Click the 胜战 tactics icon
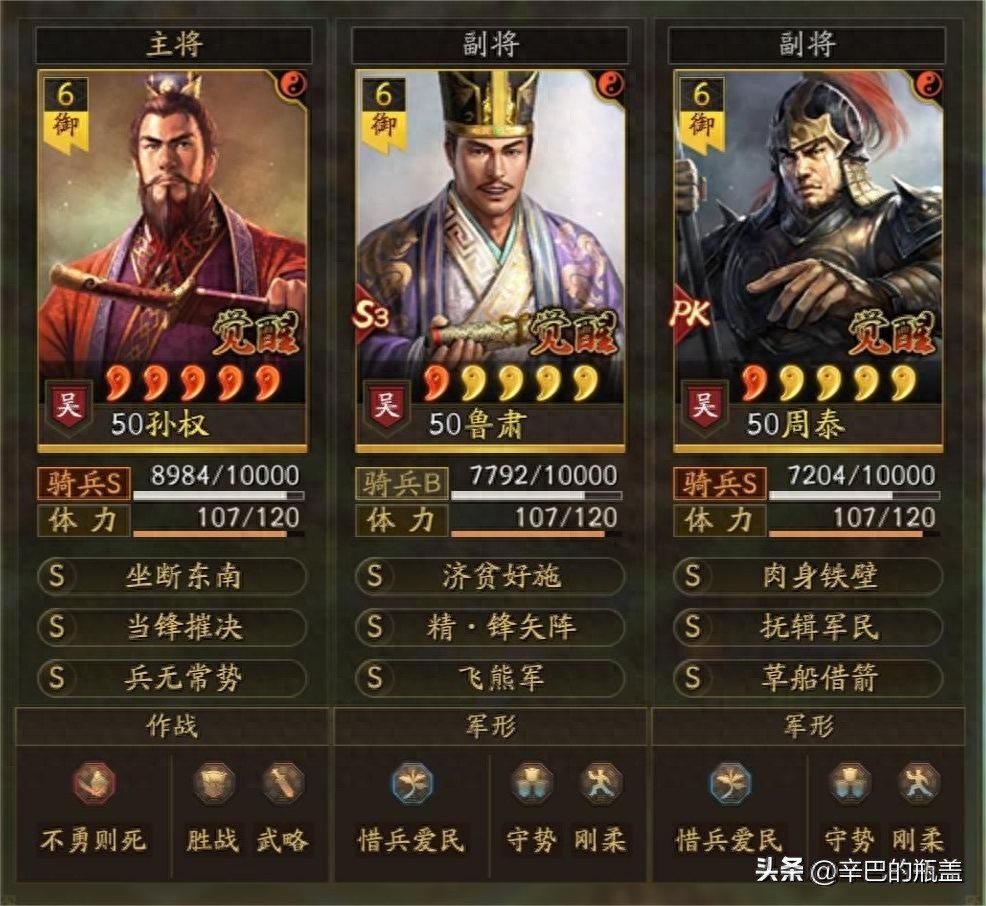Image resolution: width=986 pixels, height=906 pixels. (214, 784)
